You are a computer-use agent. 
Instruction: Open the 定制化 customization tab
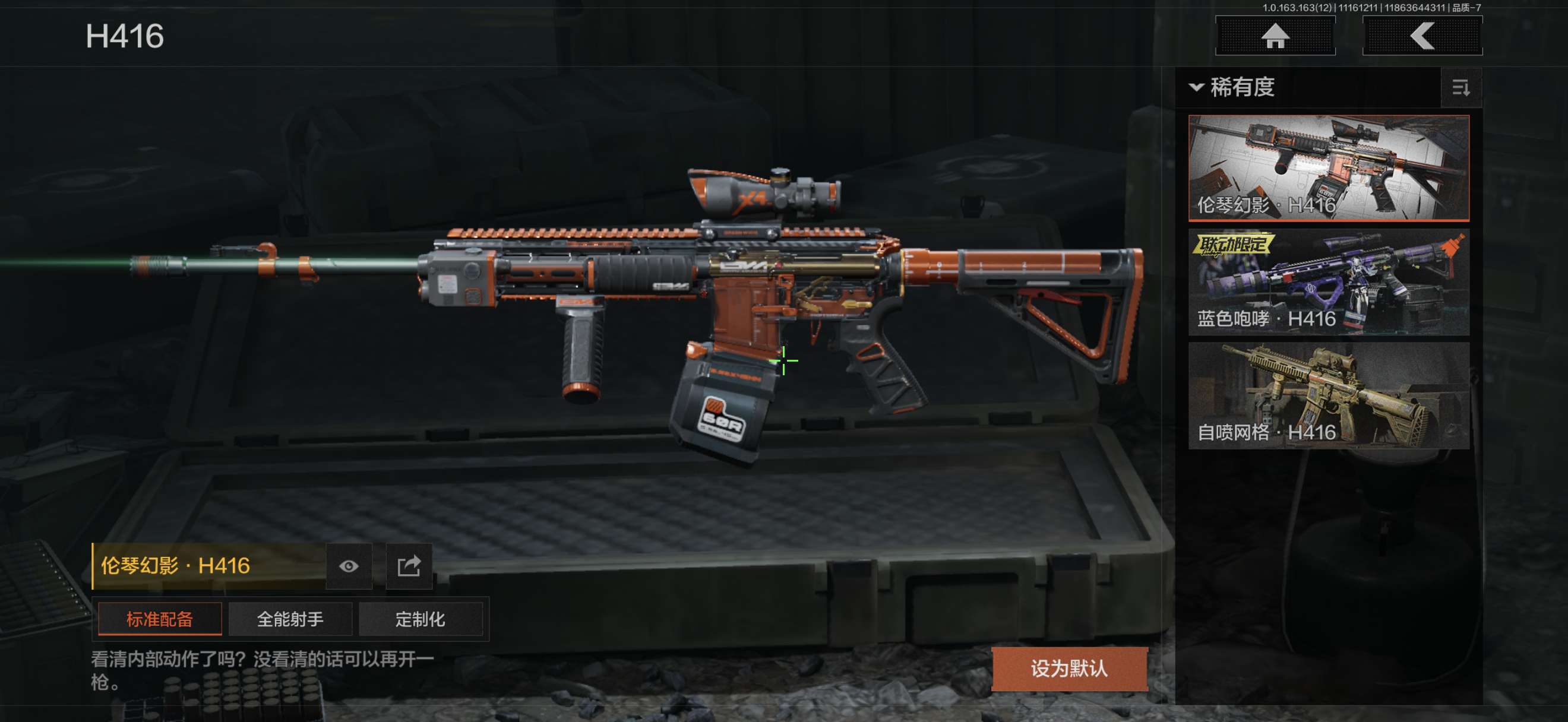coord(421,619)
